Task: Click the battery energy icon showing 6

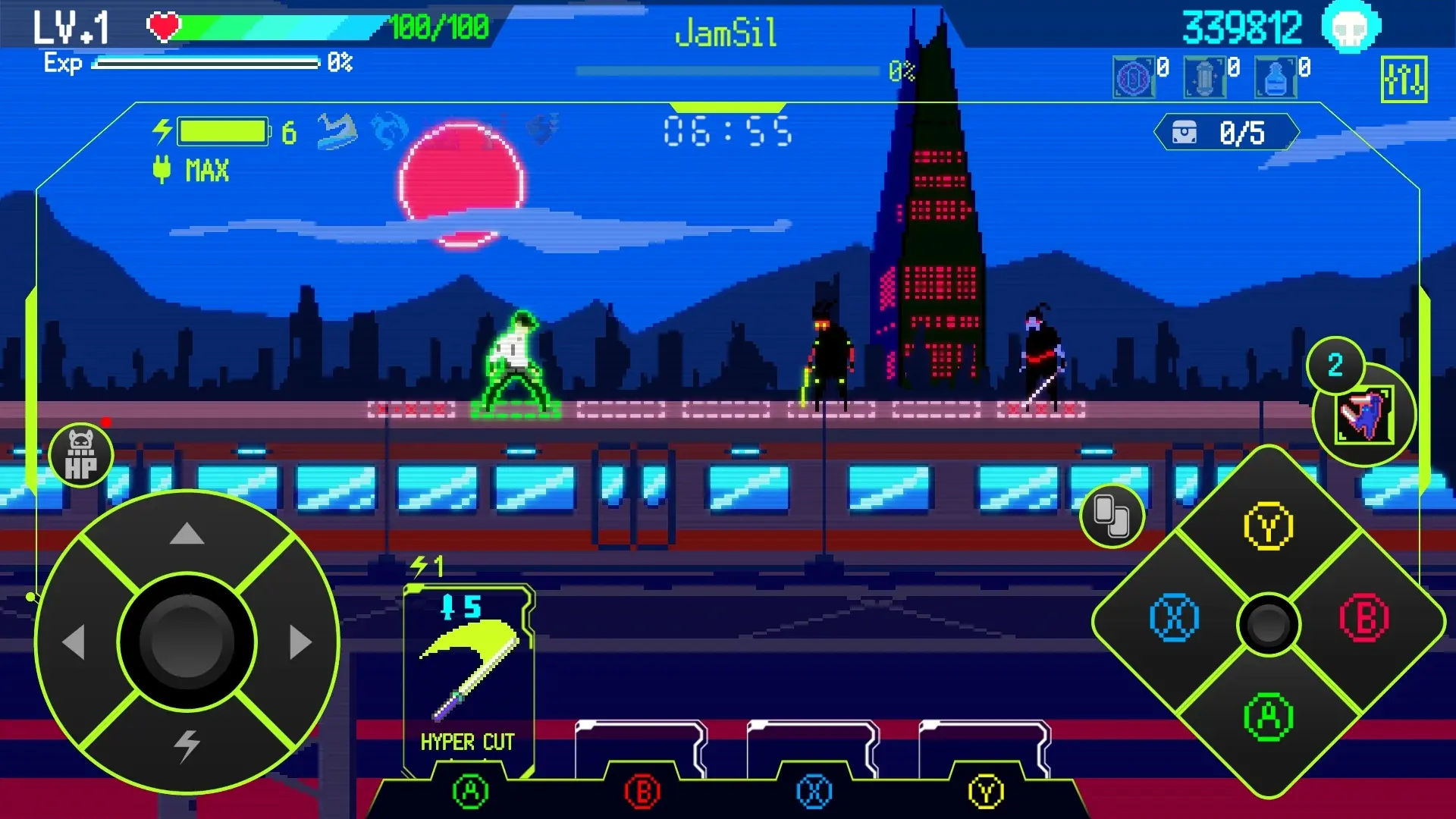Action: (222, 130)
